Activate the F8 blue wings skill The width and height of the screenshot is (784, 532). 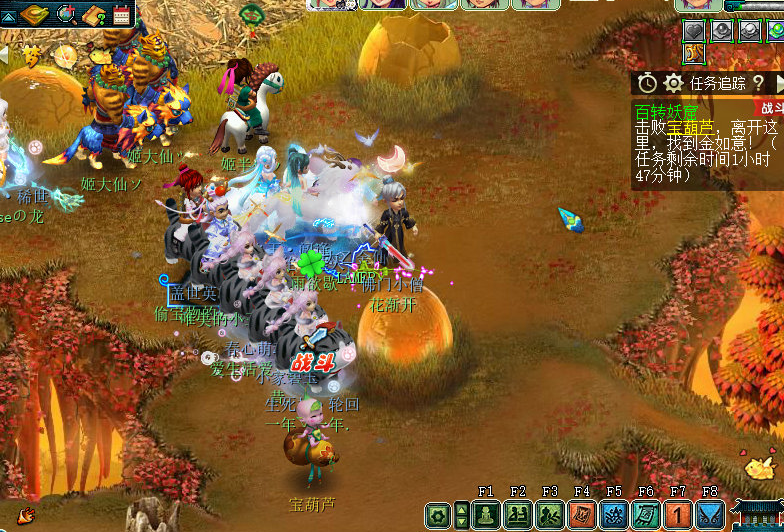pos(710,516)
